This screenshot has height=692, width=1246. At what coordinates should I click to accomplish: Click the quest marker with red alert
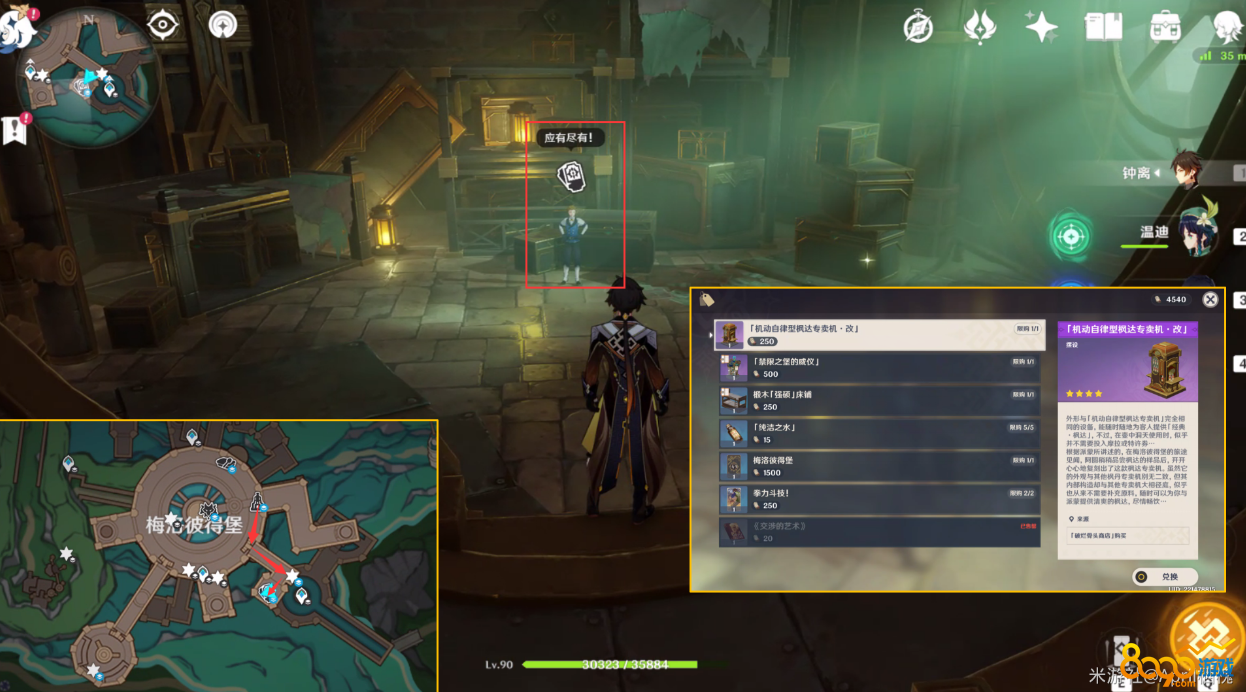[15, 130]
